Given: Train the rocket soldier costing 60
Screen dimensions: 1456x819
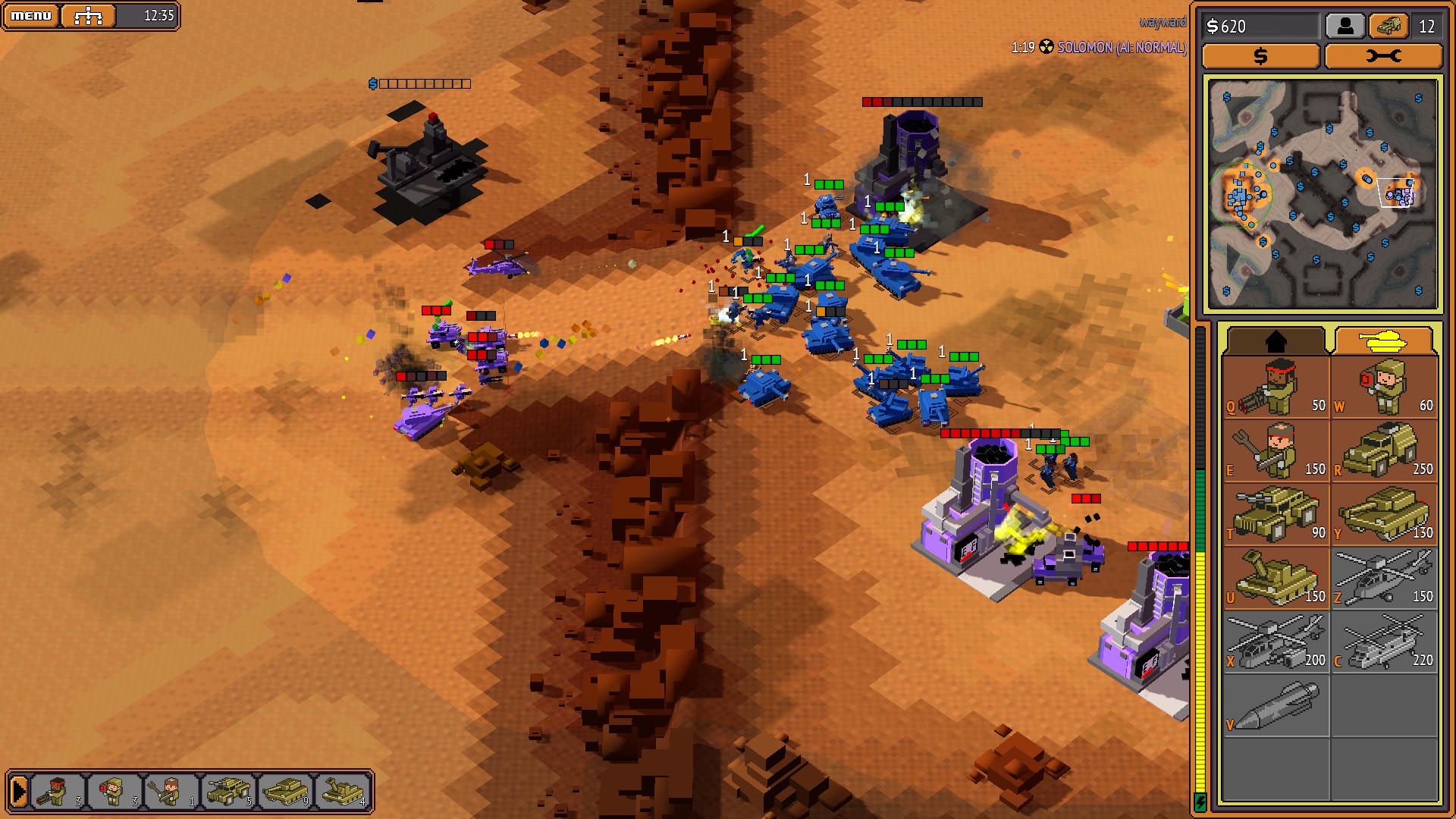Looking at the screenshot, I should 1385,387.
